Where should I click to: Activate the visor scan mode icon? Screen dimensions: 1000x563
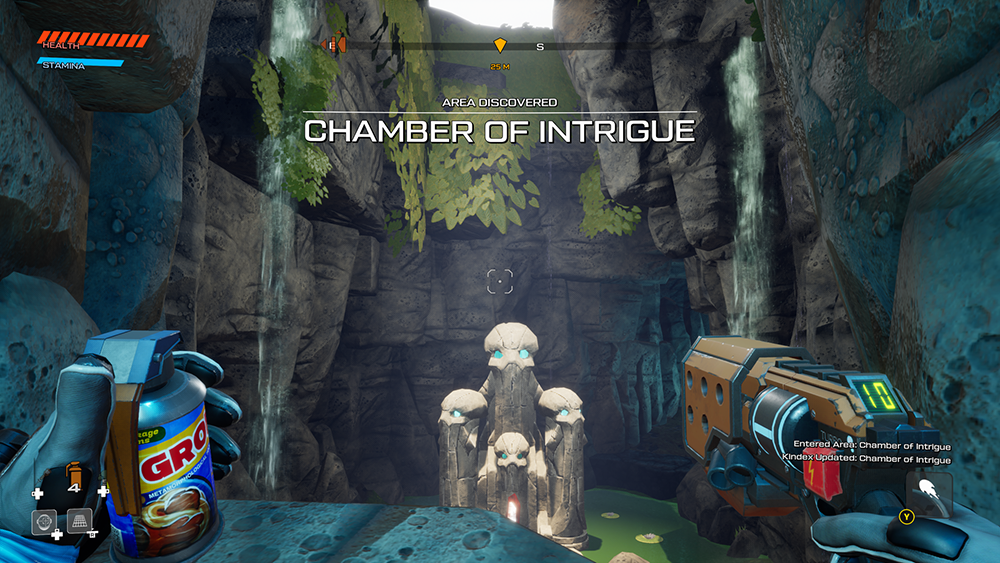click(x=43, y=521)
